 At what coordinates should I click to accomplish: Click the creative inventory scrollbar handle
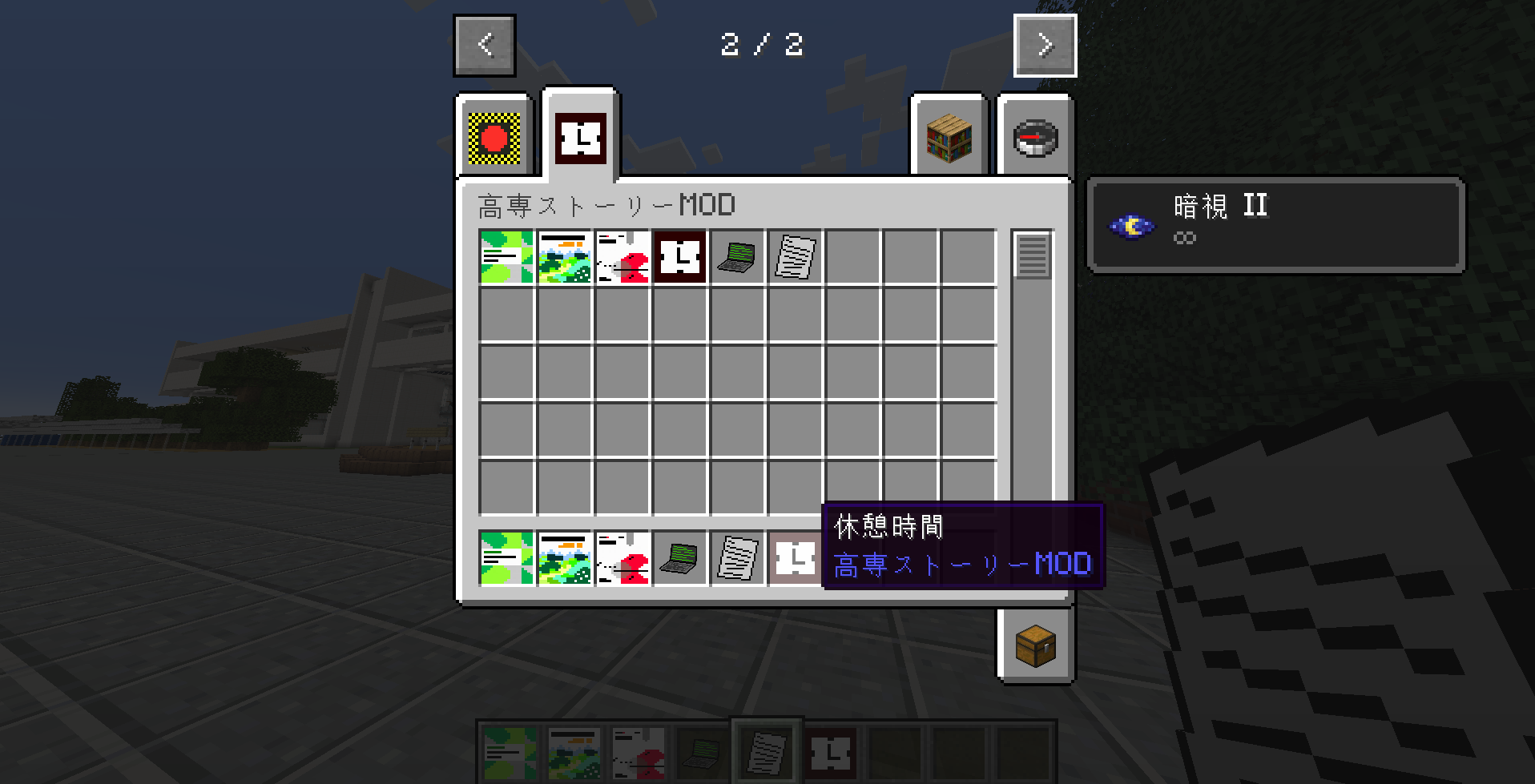point(1032,255)
